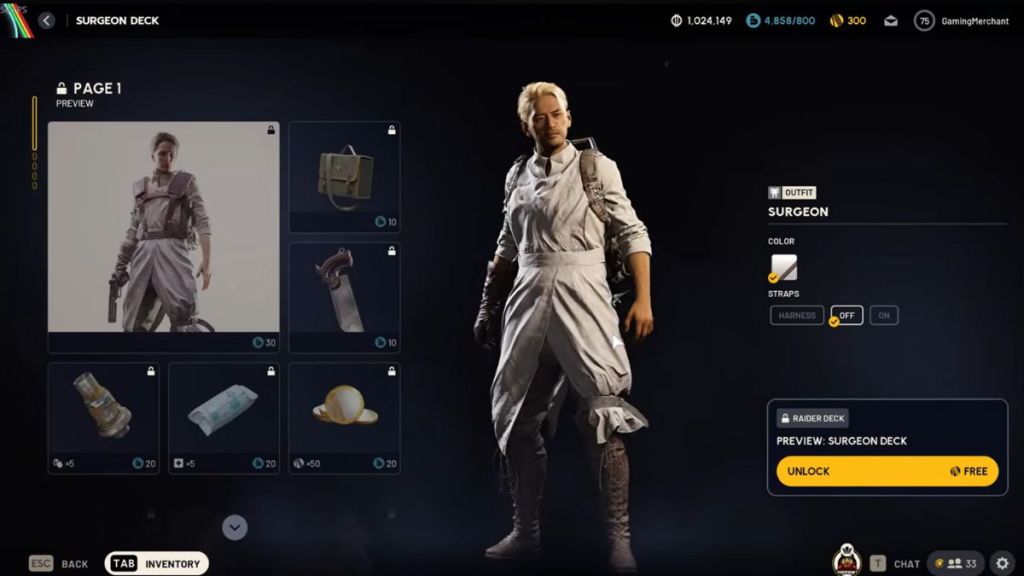The height and width of the screenshot is (576, 1024).
Task: Unlock the Surgeon Deck for free
Action: [x=886, y=471]
